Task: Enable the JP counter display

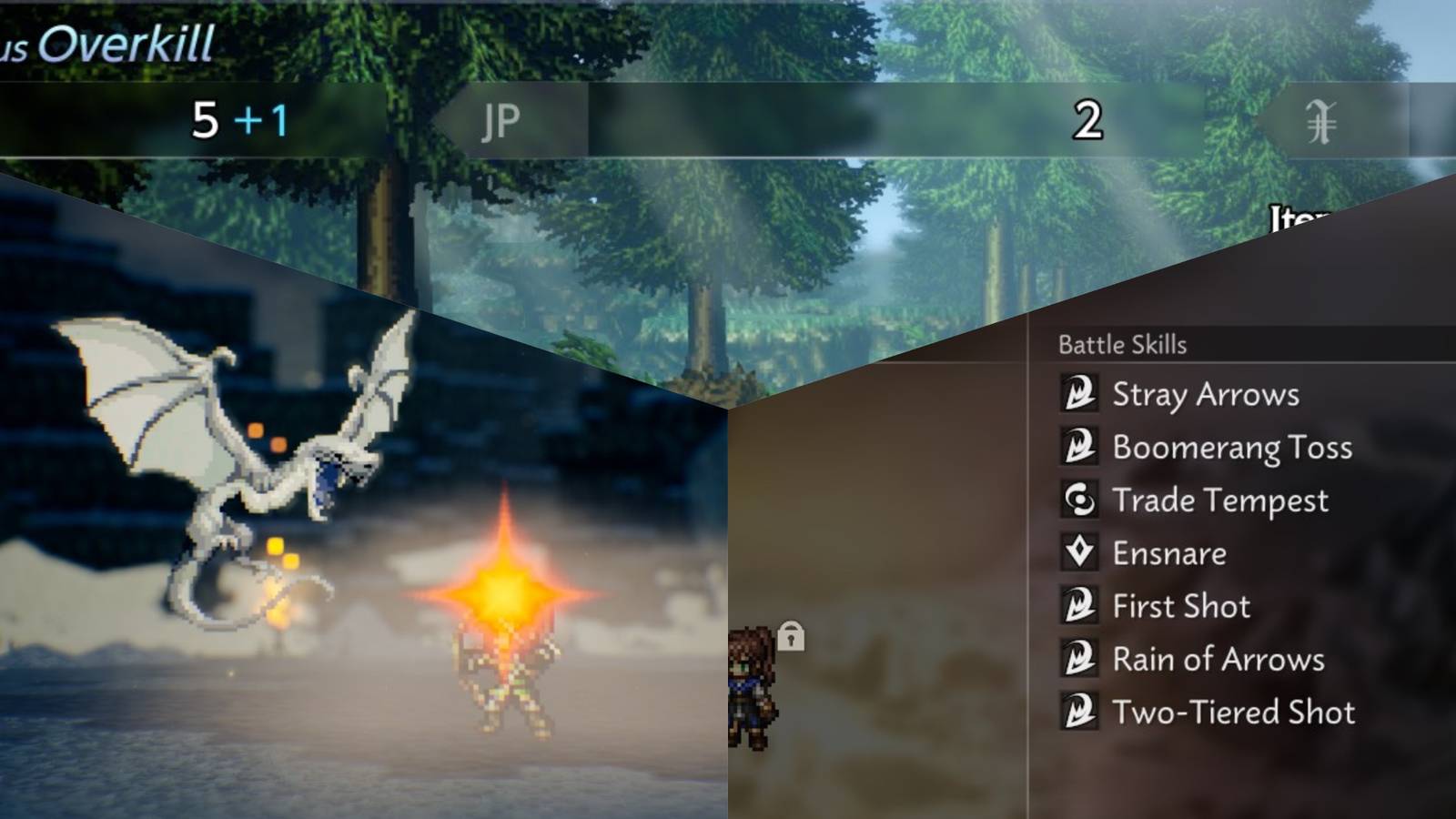Action: [499, 120]
